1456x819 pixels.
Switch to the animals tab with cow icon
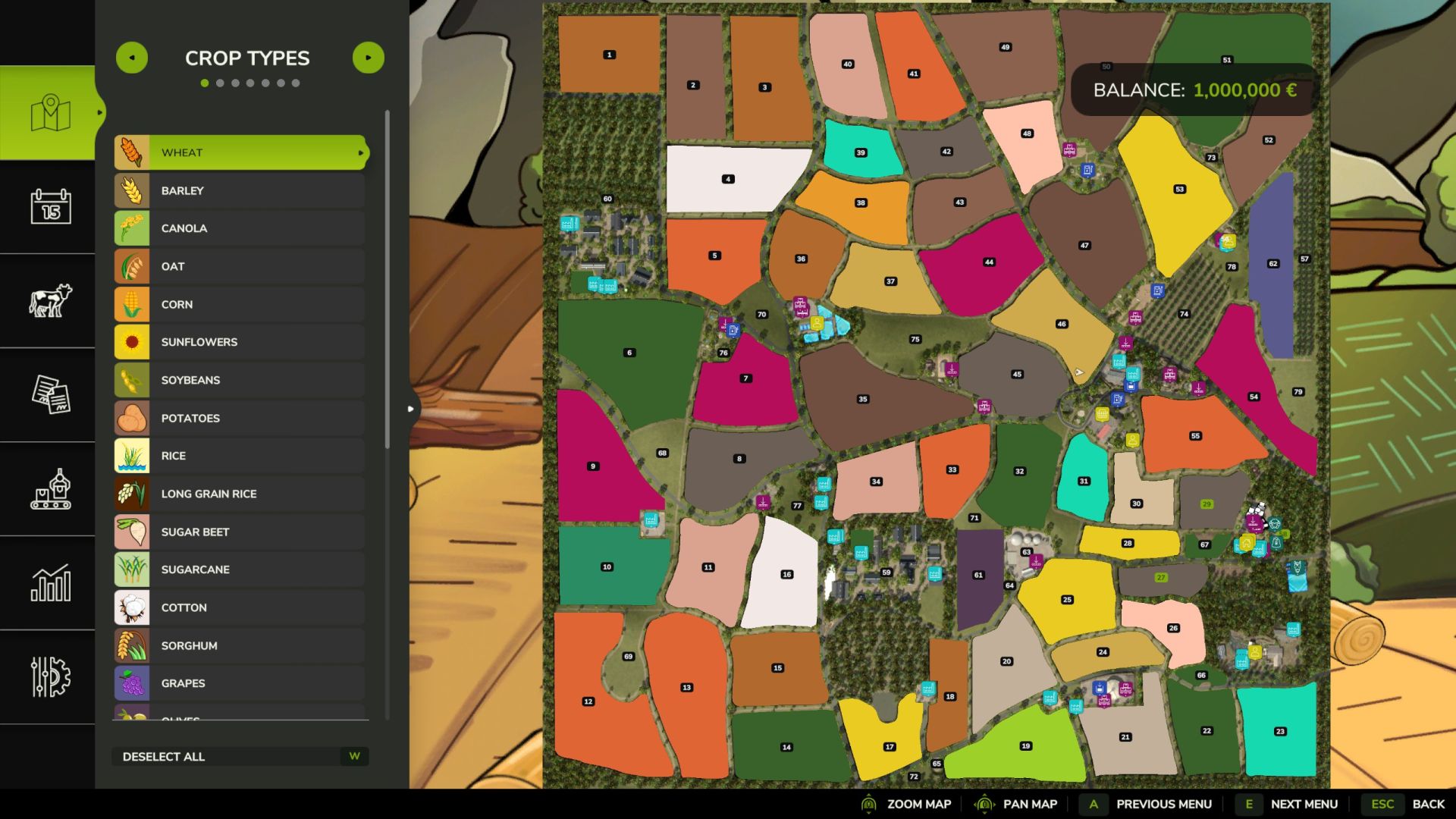50,300
